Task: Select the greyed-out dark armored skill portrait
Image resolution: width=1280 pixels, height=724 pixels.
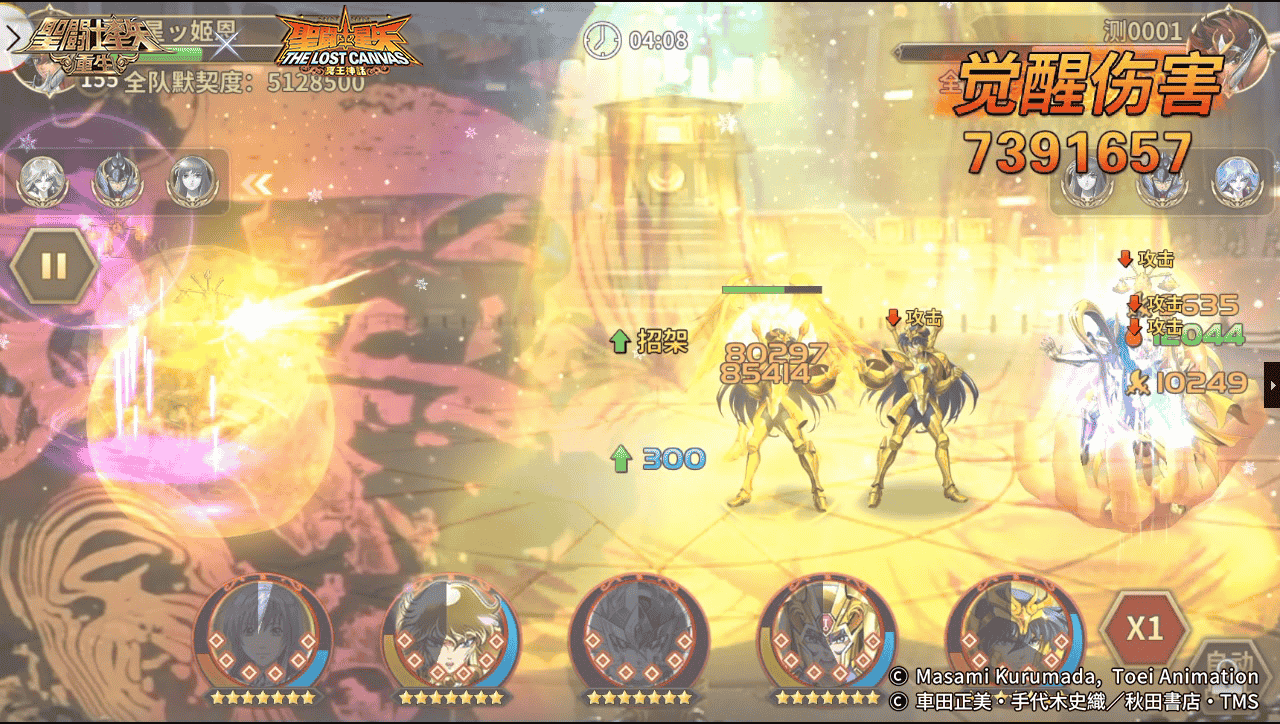Action: 638,633
